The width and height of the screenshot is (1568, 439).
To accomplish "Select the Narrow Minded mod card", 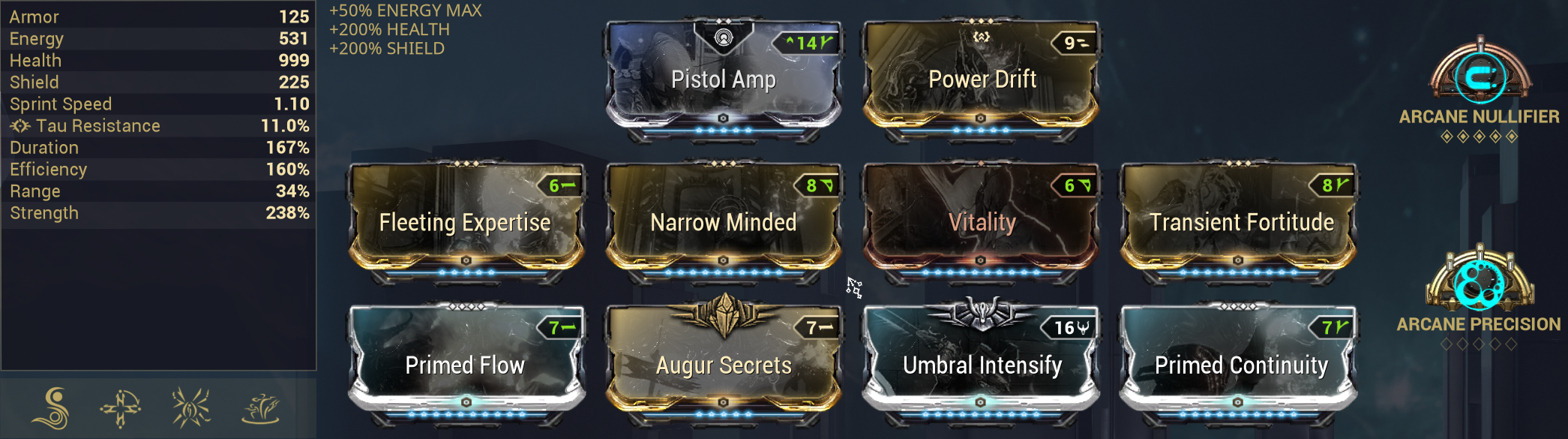I will click(x=723, y=222).
